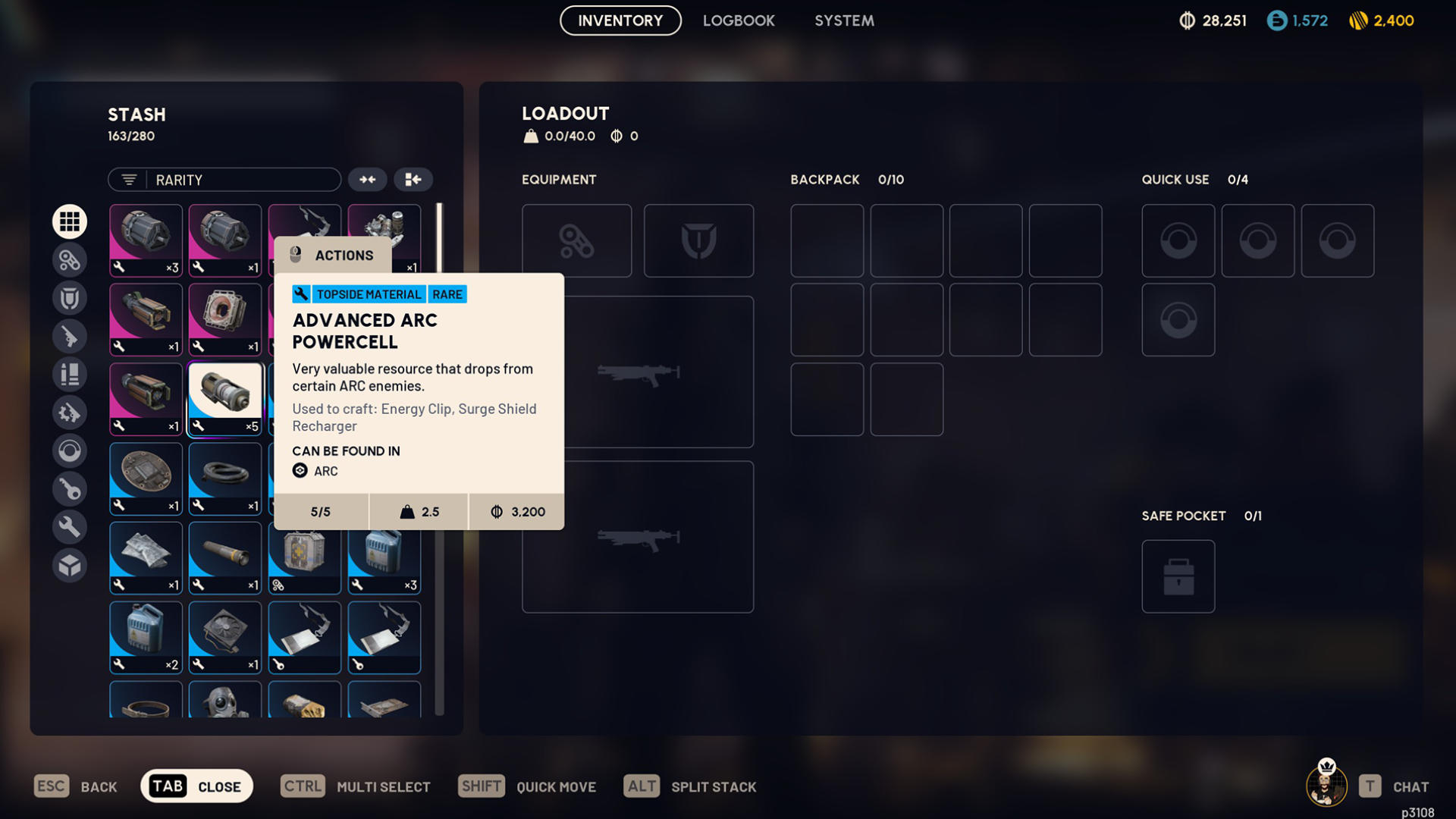Screen dimensions: 1456x819
Task: Select the cube category filter icon
Action: (70, 566)
